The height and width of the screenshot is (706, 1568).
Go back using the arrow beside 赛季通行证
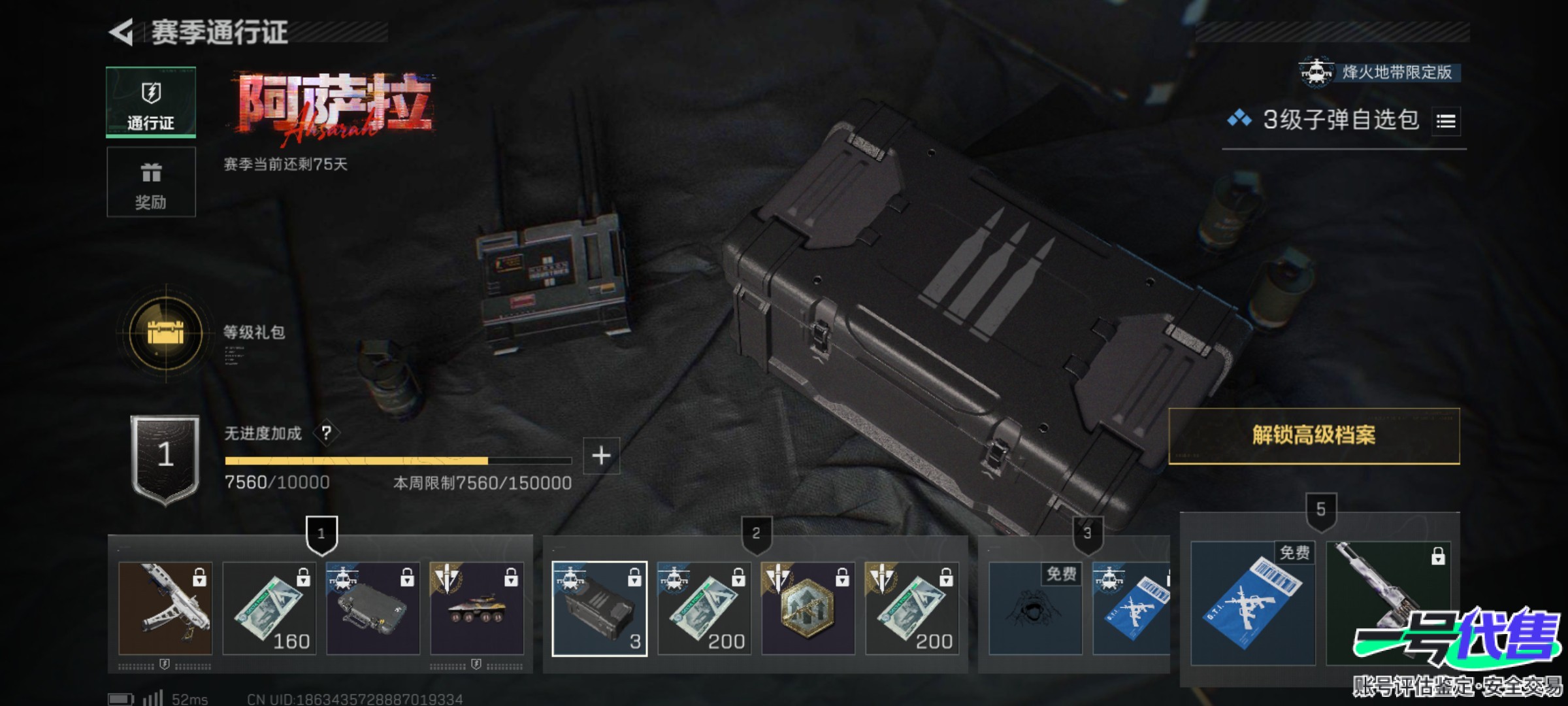pyautogui.click(x=122, y=32)
